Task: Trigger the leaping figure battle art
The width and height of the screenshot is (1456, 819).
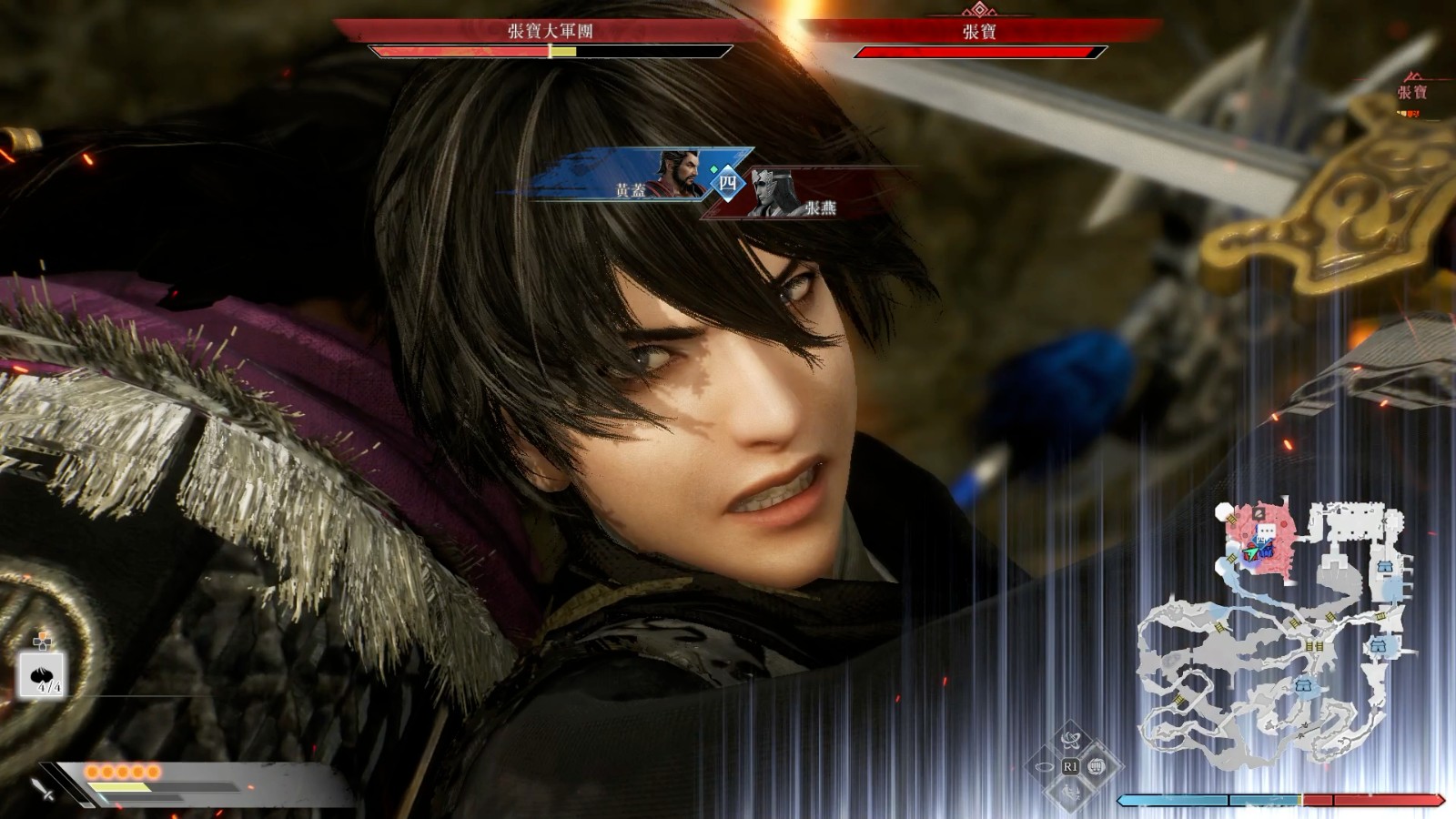Action: 1070,794
